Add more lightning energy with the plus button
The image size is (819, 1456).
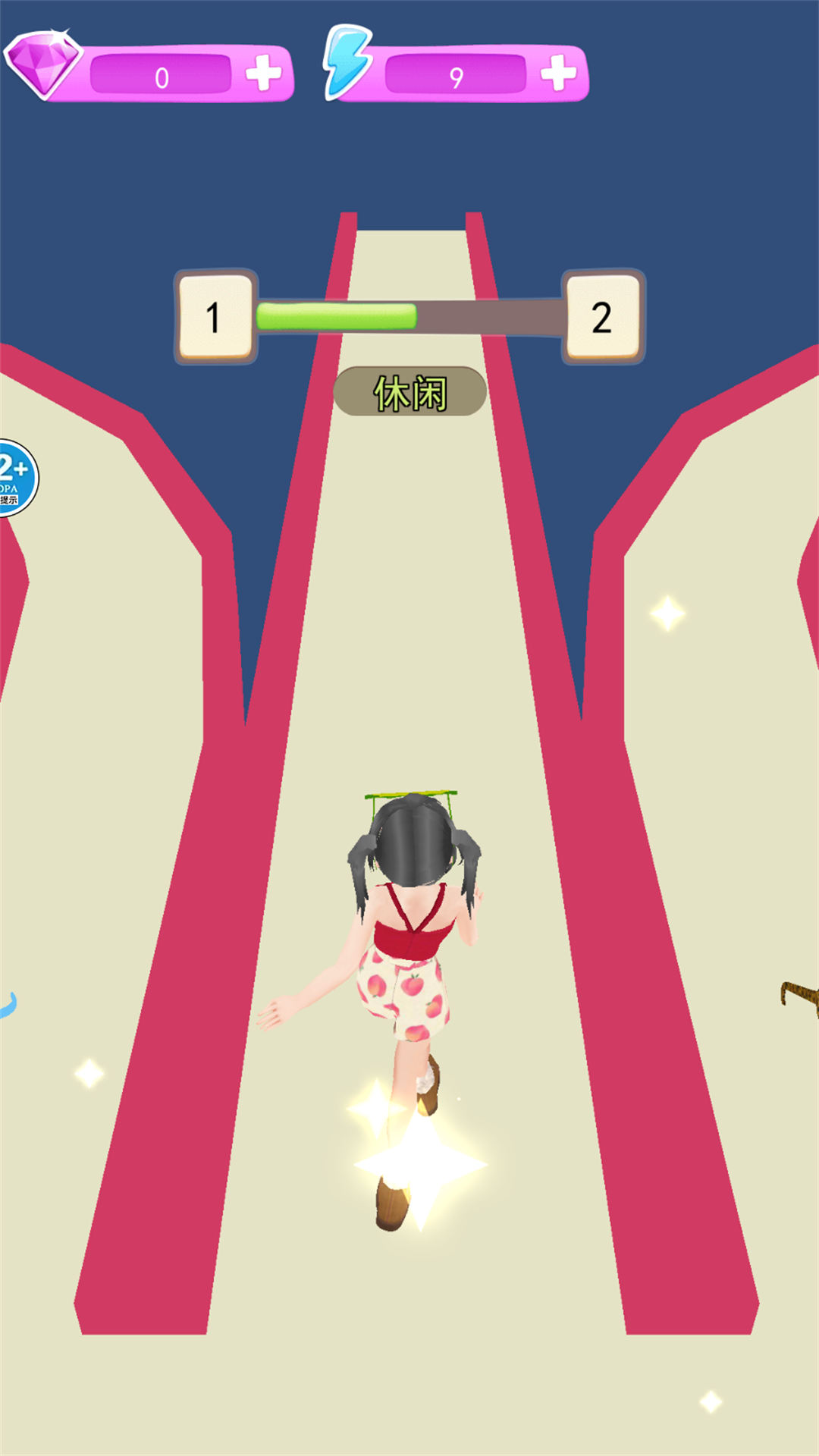coord(558,74)
